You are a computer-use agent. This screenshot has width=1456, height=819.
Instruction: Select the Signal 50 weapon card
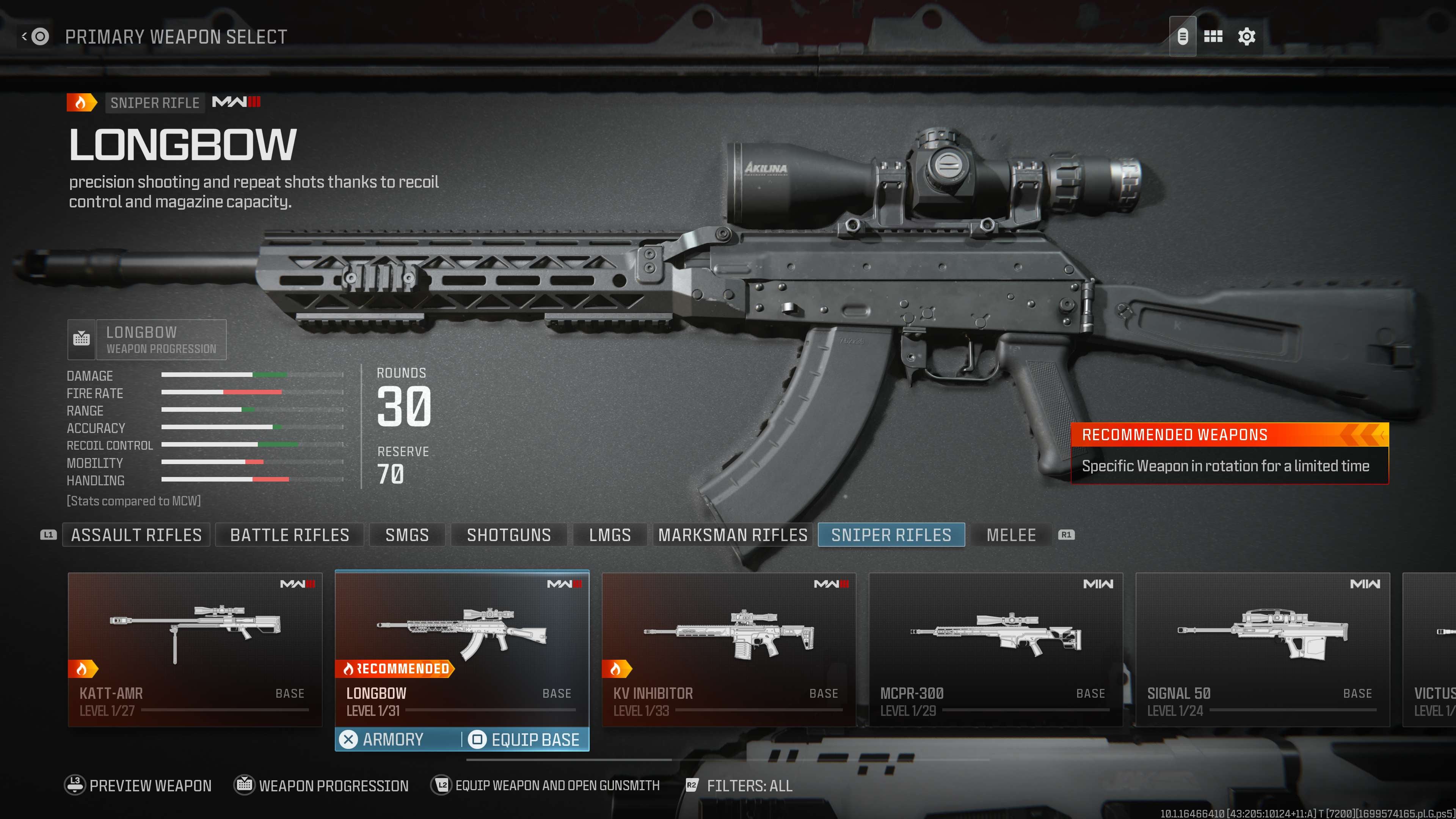coord(1262,649)
